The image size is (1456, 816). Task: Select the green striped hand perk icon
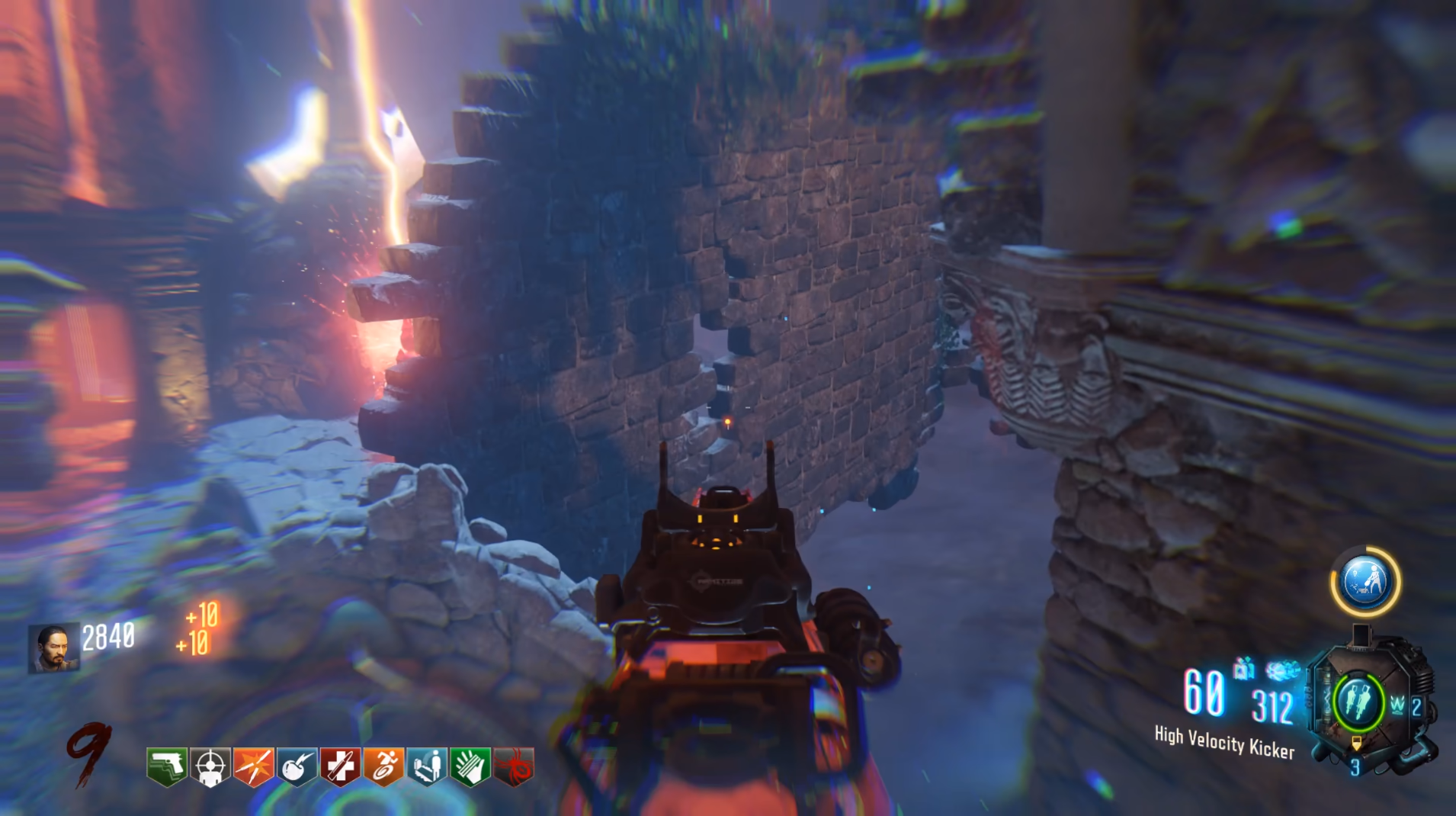pos(470,766)
